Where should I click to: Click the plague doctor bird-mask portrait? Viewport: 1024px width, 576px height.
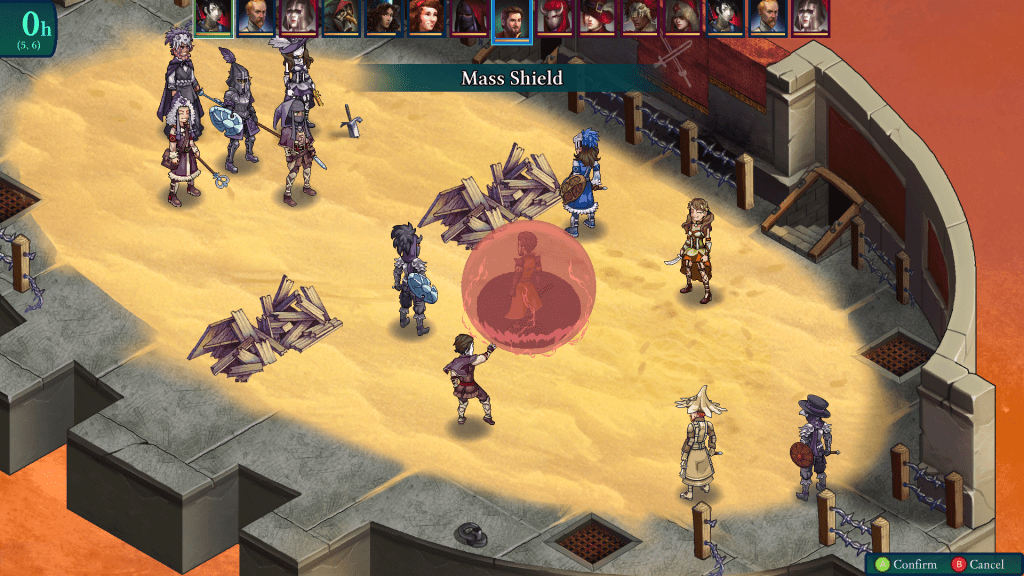point(340,18)
